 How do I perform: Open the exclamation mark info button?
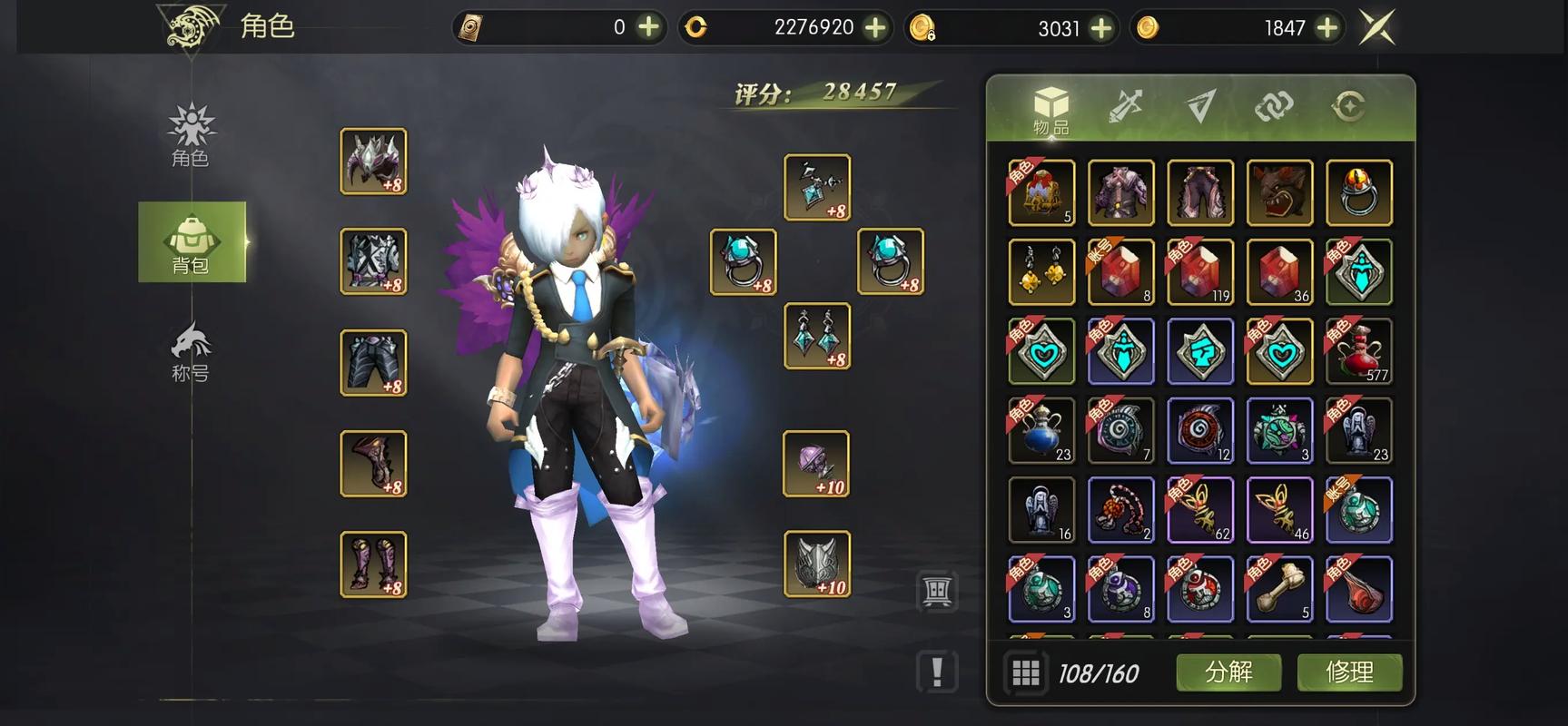[937, 672]
